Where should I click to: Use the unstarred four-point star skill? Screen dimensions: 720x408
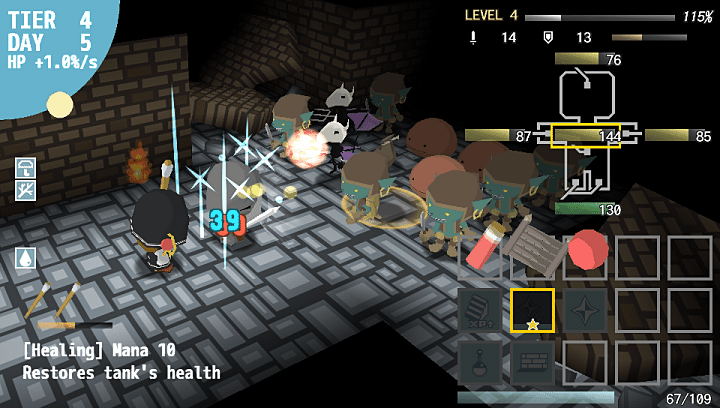click(x=586, y=310)
